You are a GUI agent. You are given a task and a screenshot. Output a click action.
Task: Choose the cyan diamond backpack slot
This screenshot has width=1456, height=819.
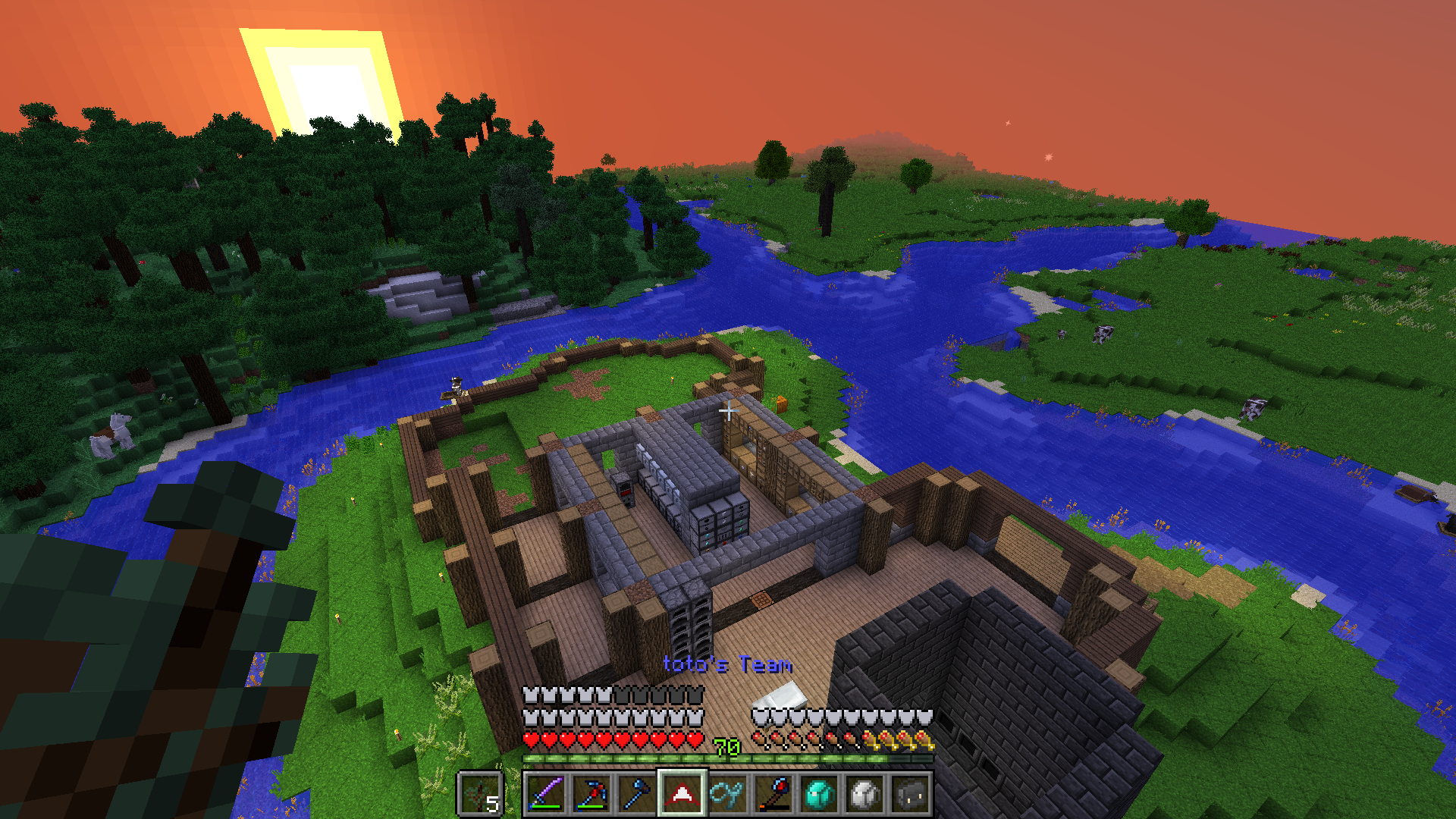pyautogui.click(x=819, y=794)
